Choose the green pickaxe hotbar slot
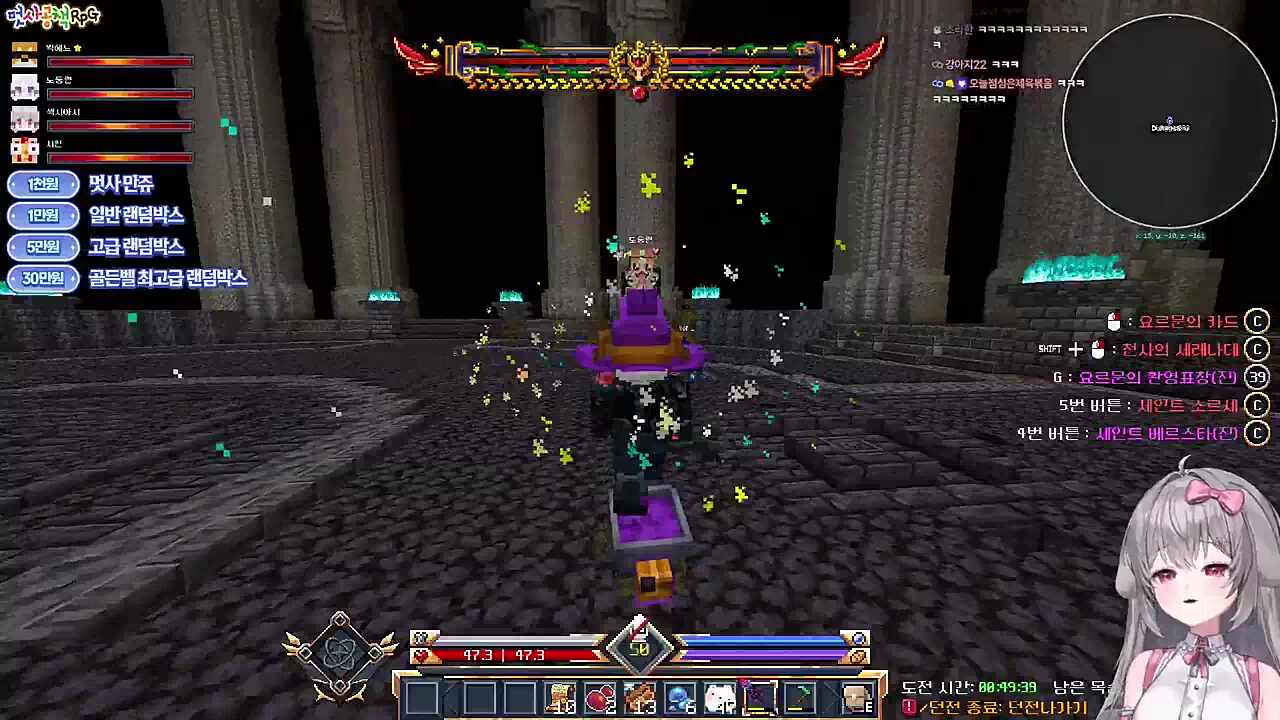 [798, 697]
